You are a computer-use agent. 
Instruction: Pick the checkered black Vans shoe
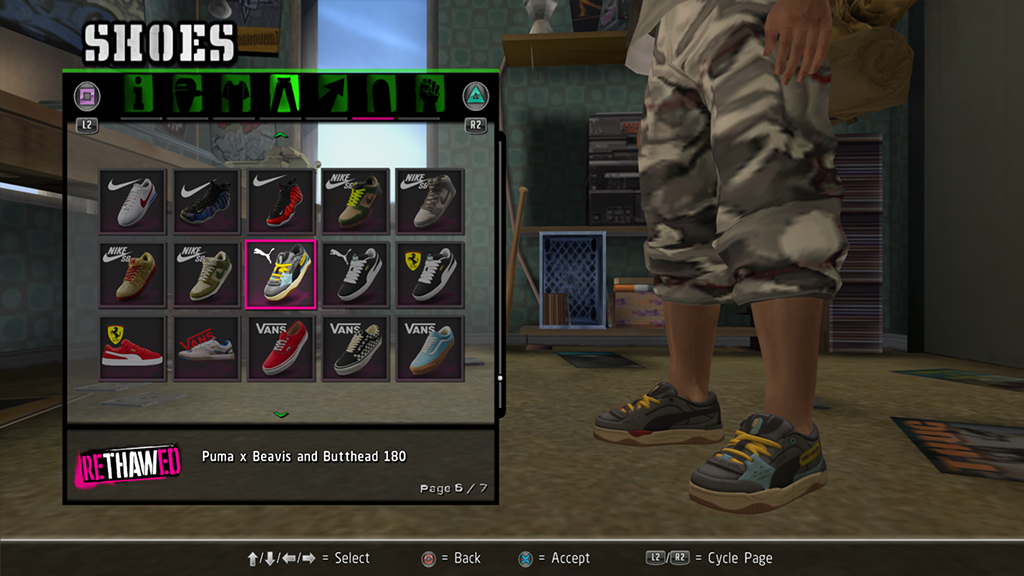click(355, 348)
